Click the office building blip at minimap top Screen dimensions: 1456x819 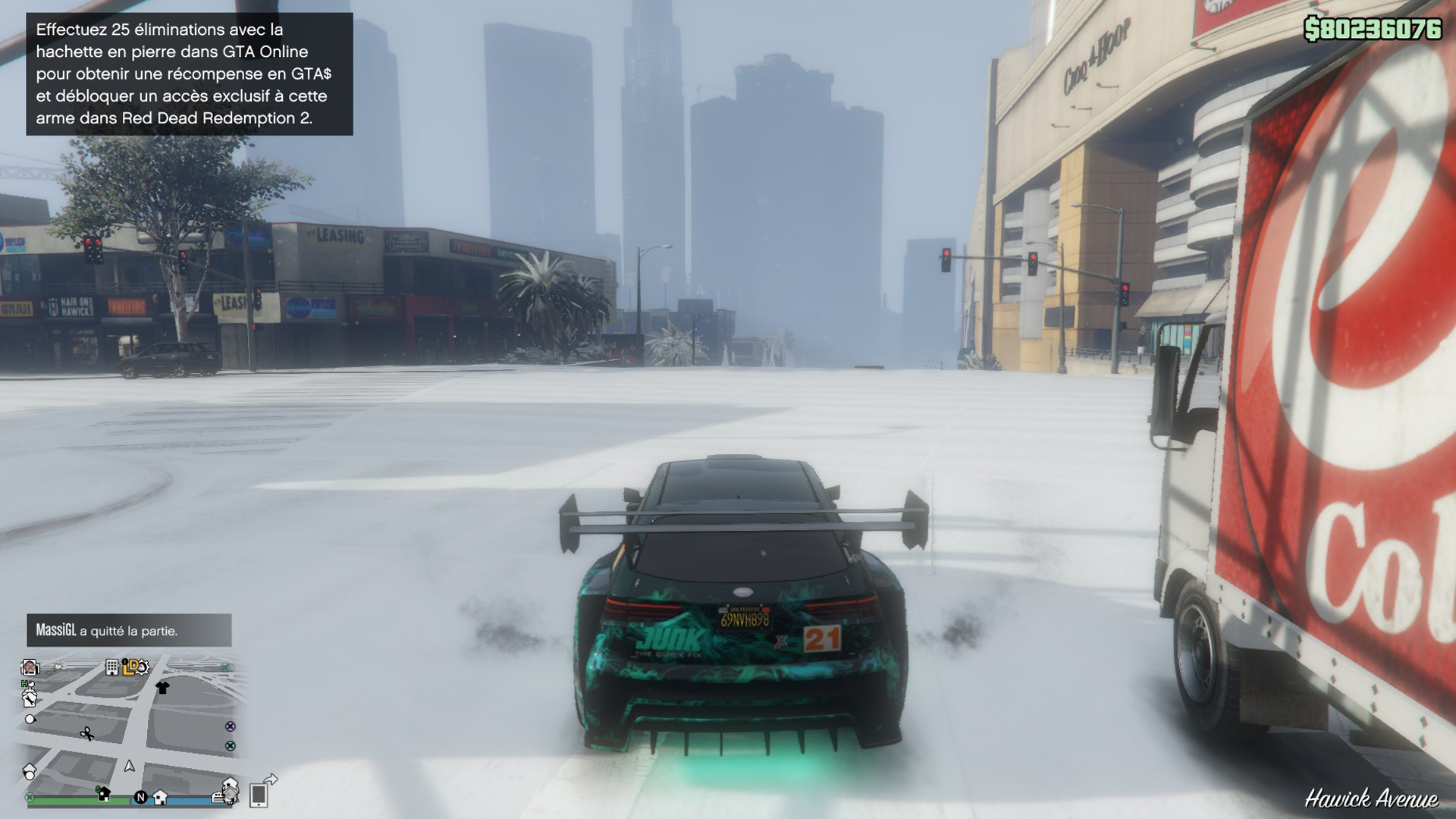pyautogui.click(x=111, y=667)
